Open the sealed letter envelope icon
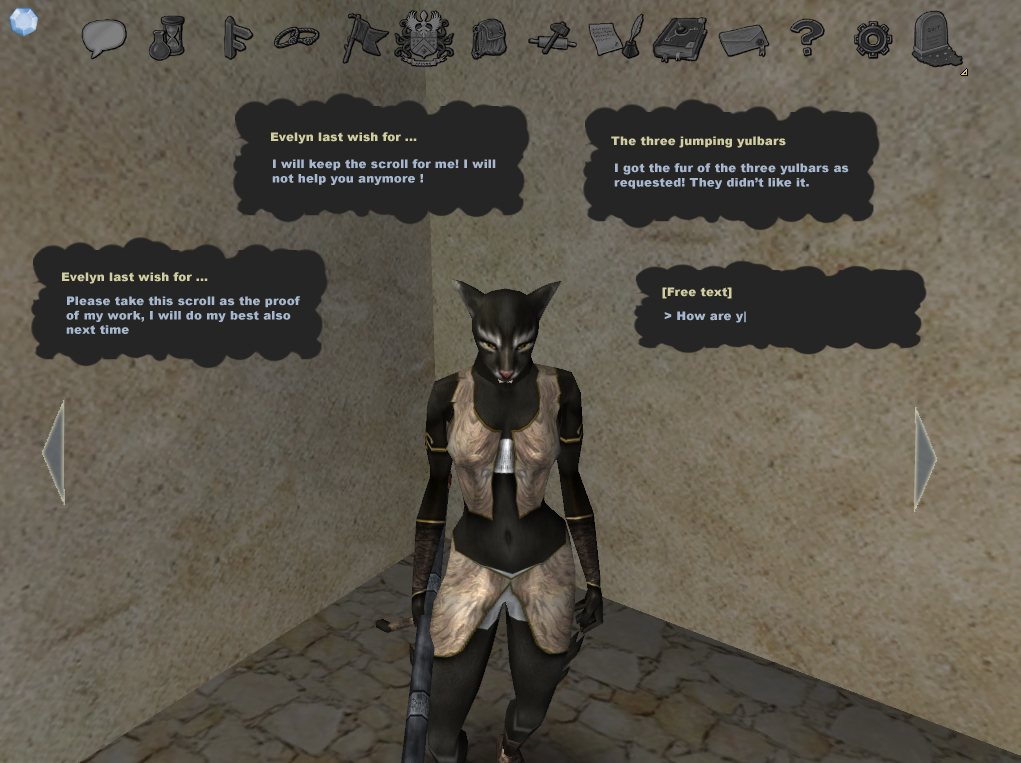This screenshot has width=1021, height=763. point(743,39)
